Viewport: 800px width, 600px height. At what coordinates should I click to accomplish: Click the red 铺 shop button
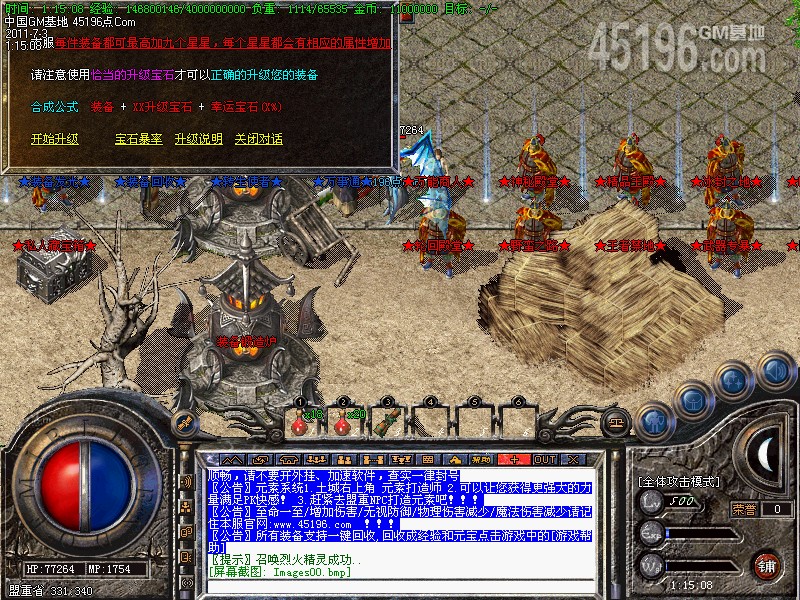click(x=766, y=565)
